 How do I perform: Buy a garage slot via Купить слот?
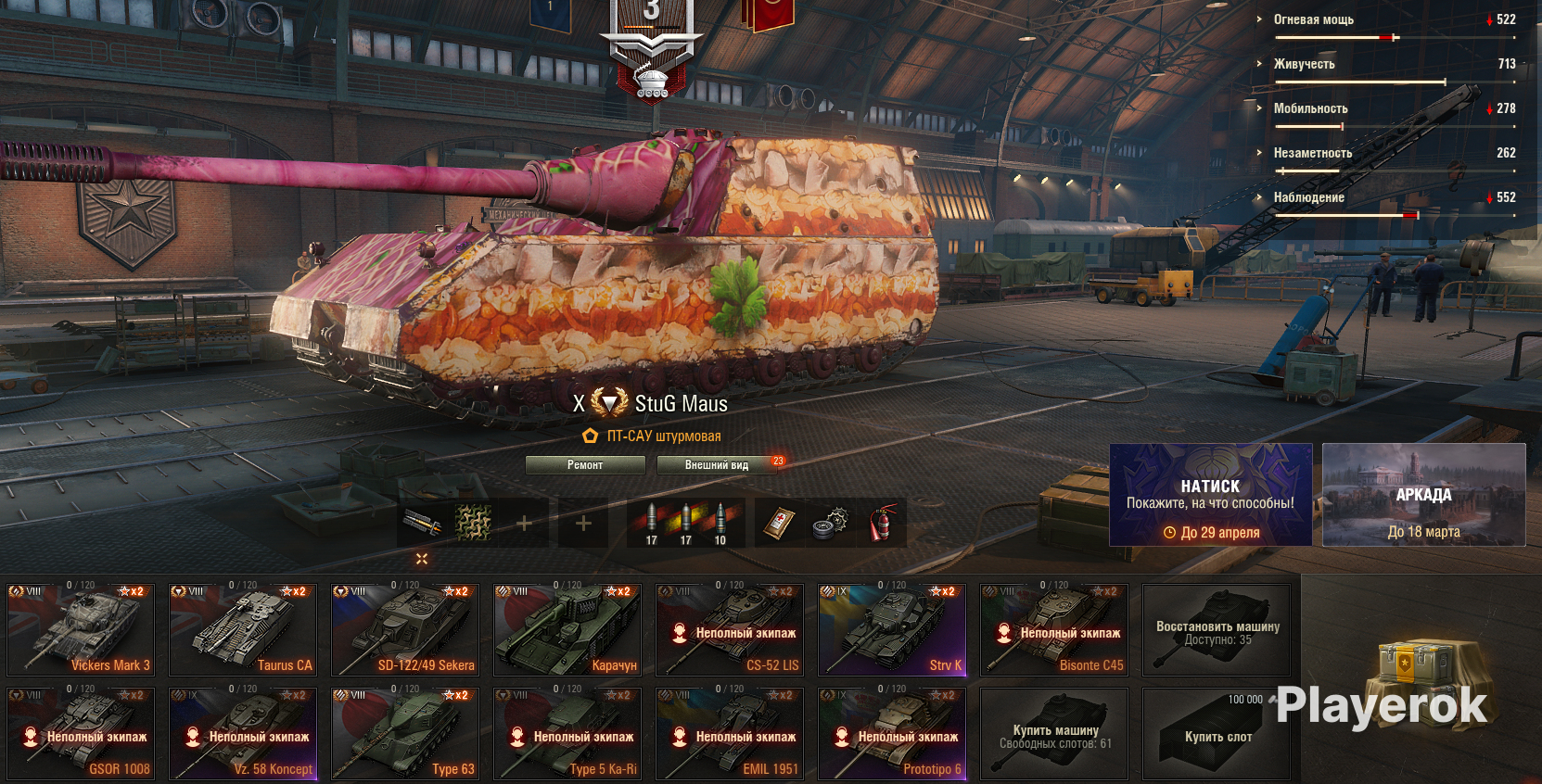(x=1217, y=734)
